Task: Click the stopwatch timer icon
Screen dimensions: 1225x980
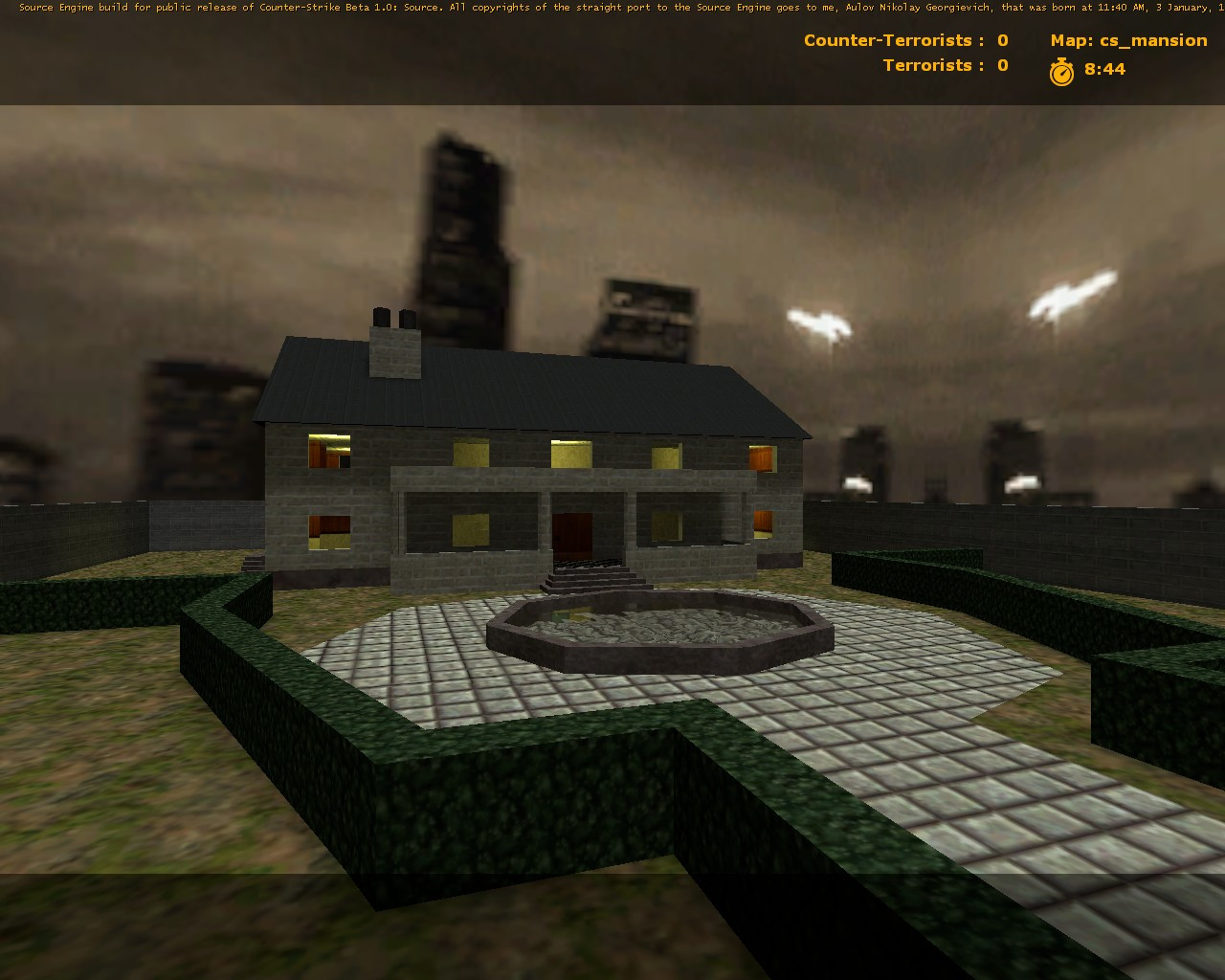Action: pos(1063,69)
